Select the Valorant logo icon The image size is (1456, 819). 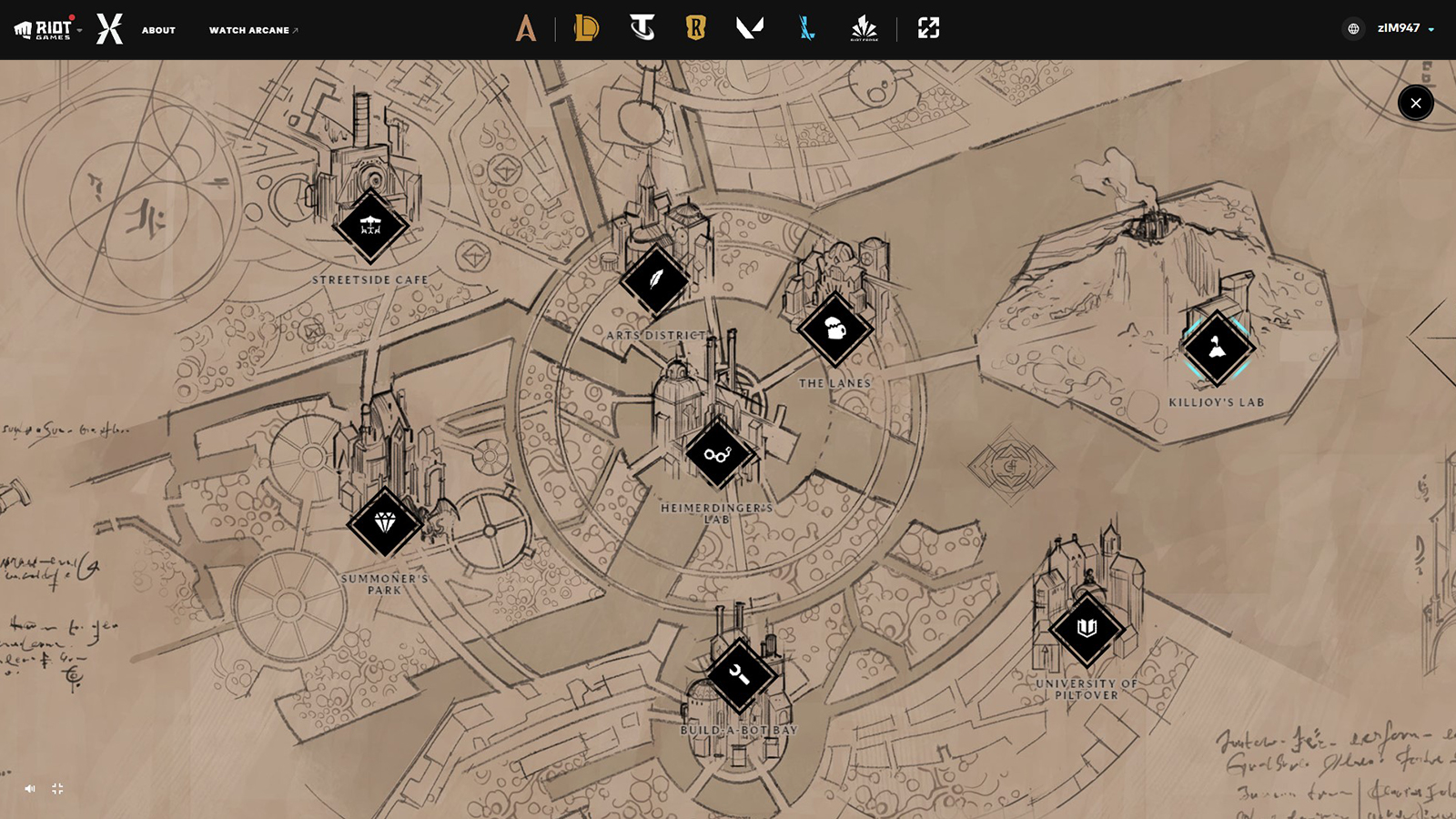point(749,28)
